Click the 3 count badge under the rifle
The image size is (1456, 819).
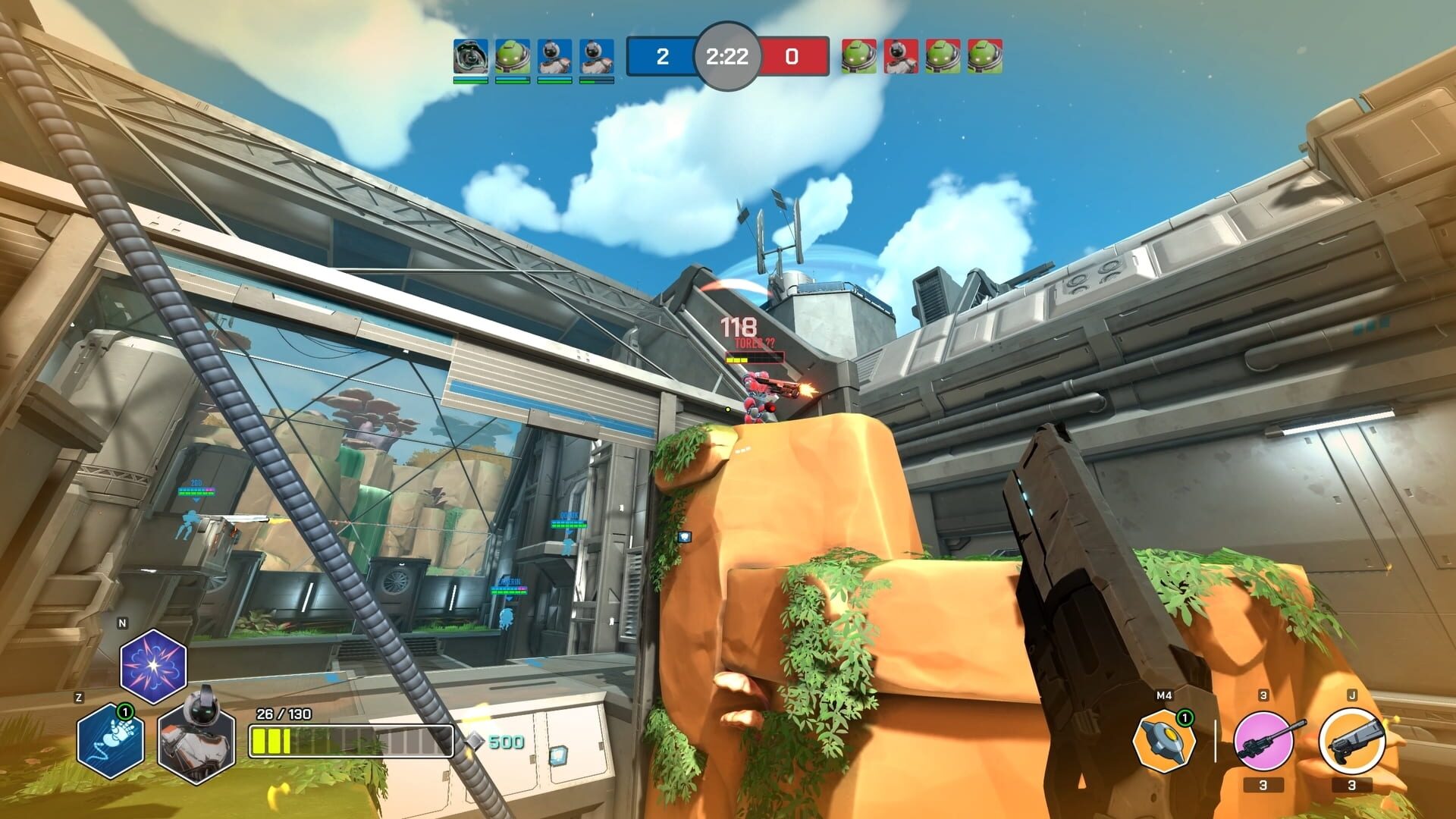tap(1264, 786)
